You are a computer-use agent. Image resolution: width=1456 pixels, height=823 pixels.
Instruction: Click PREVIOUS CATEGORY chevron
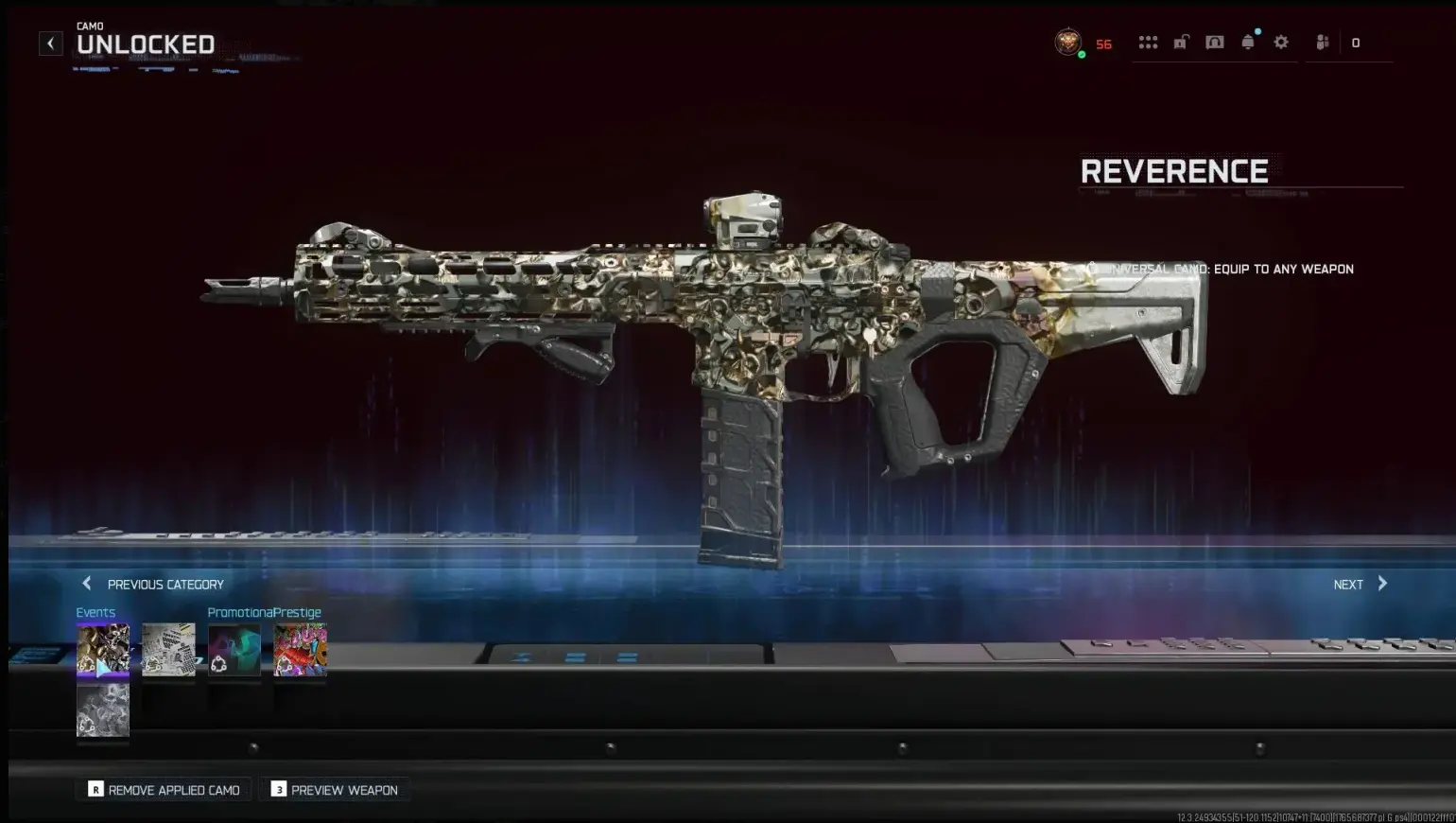[86, 584]
